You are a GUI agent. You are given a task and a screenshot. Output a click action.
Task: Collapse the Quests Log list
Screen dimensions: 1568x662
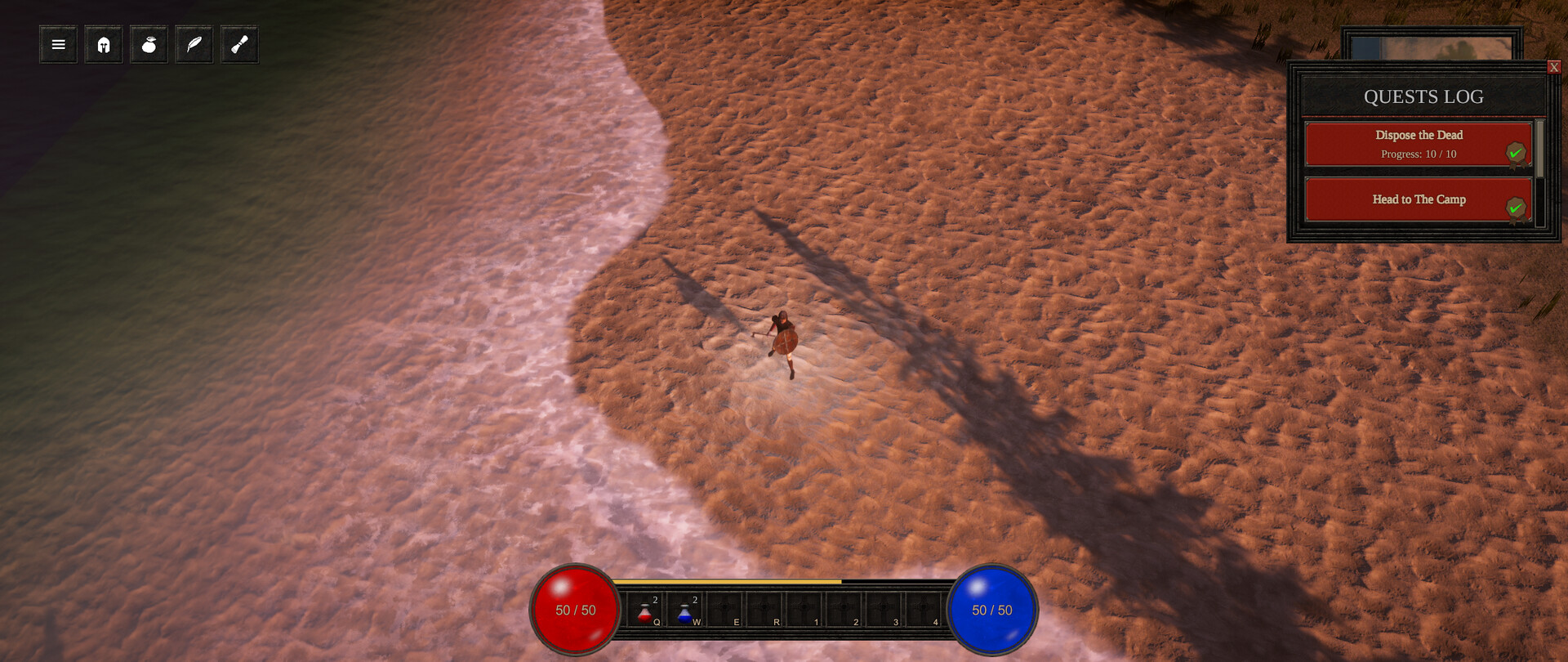[1556, 66]
